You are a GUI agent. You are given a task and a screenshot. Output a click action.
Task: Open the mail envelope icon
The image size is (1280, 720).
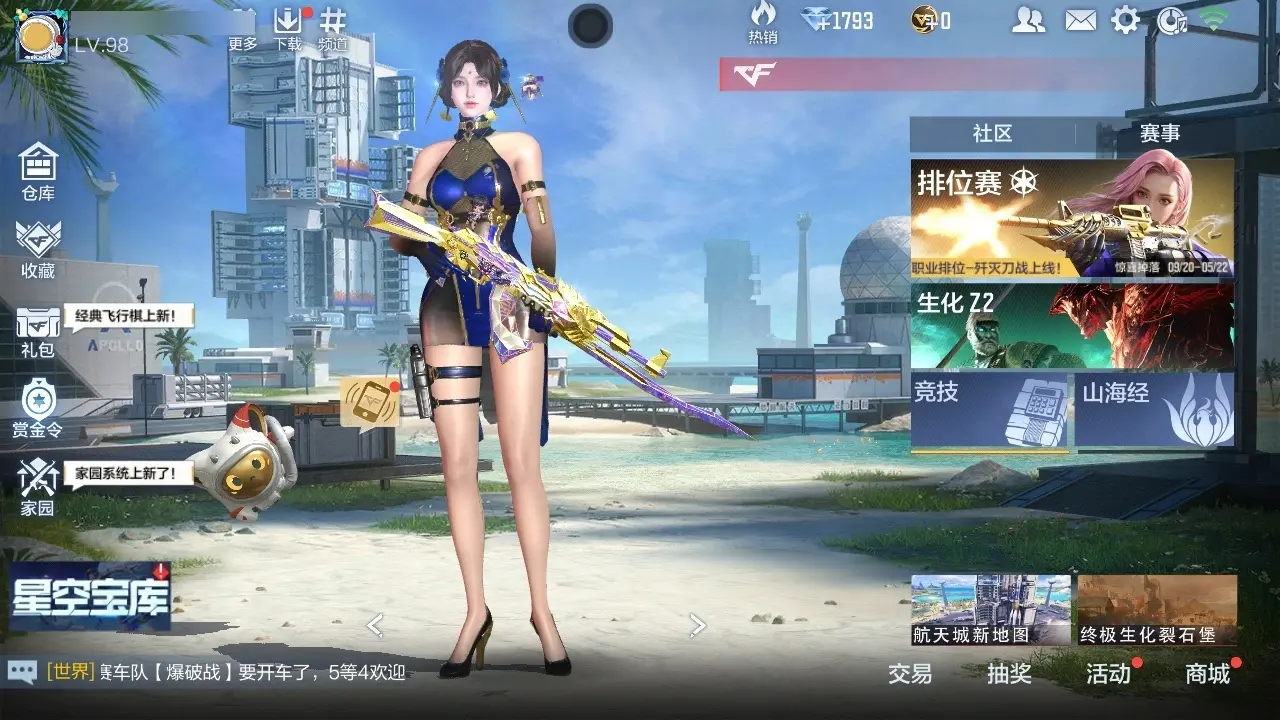pyautogui.click(x=1080, y=20)
